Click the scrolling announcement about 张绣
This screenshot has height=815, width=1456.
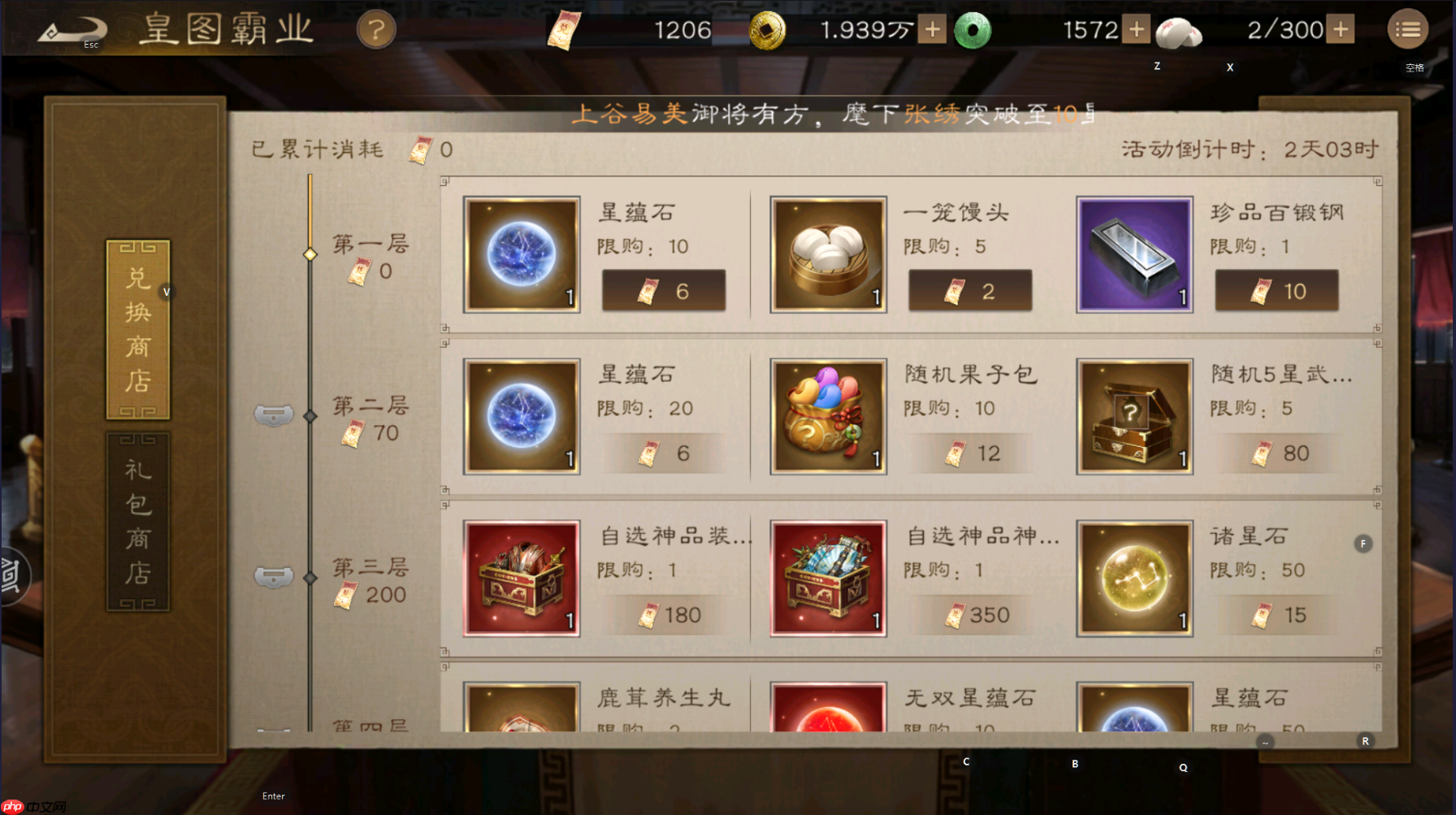[837, 114]
